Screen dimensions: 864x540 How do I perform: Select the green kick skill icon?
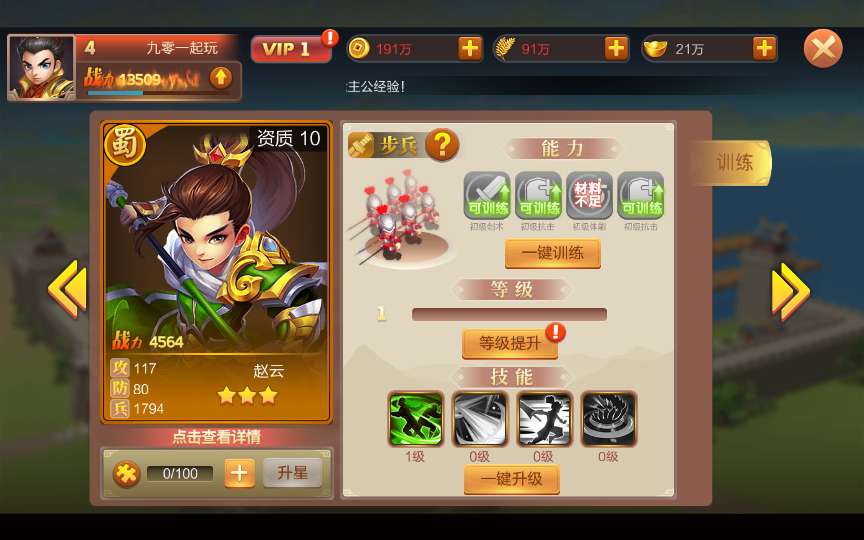pyautogui.click(x=415, y=418)
